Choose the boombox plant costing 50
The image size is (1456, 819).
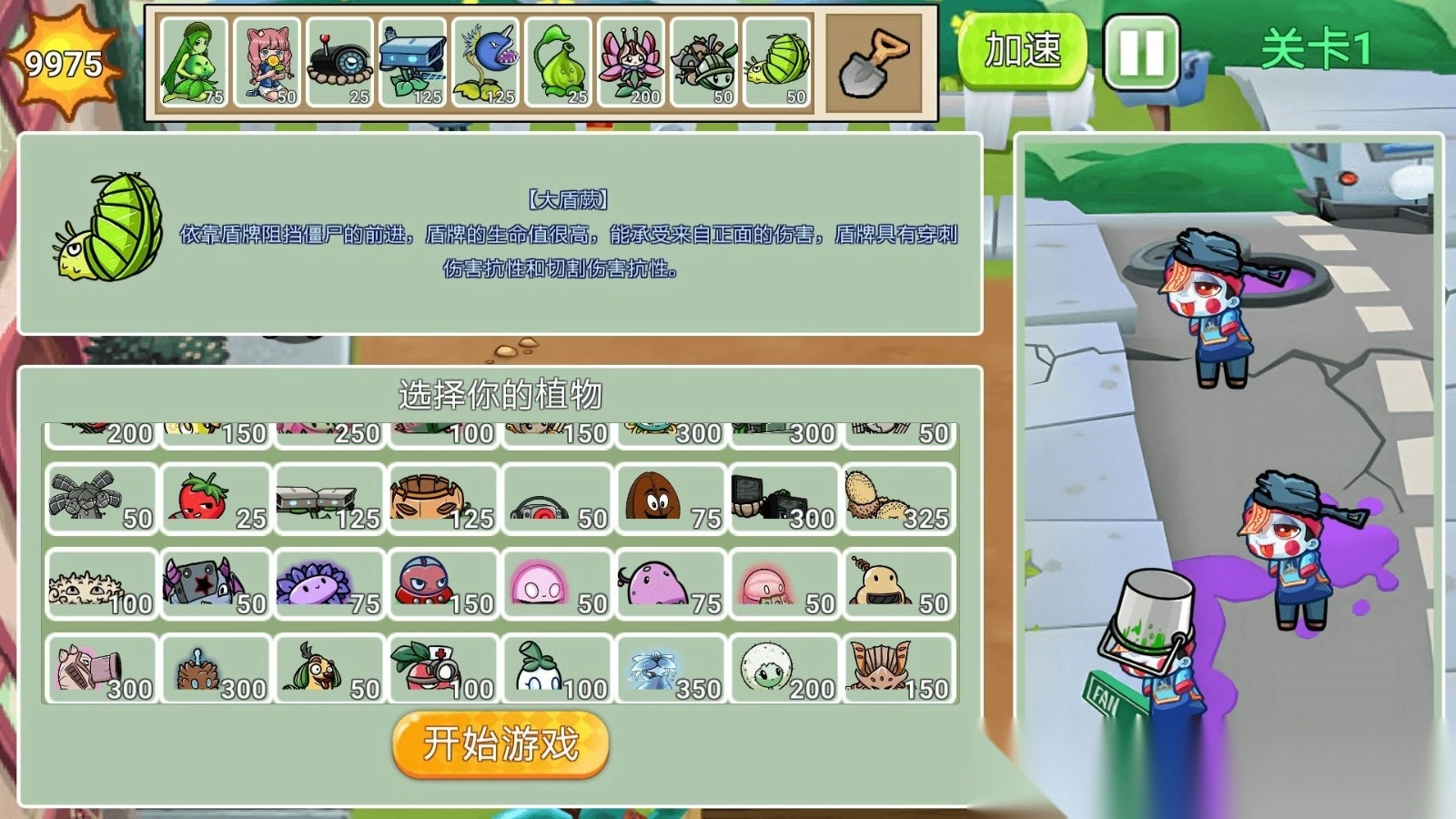click(x=555, y=496)
